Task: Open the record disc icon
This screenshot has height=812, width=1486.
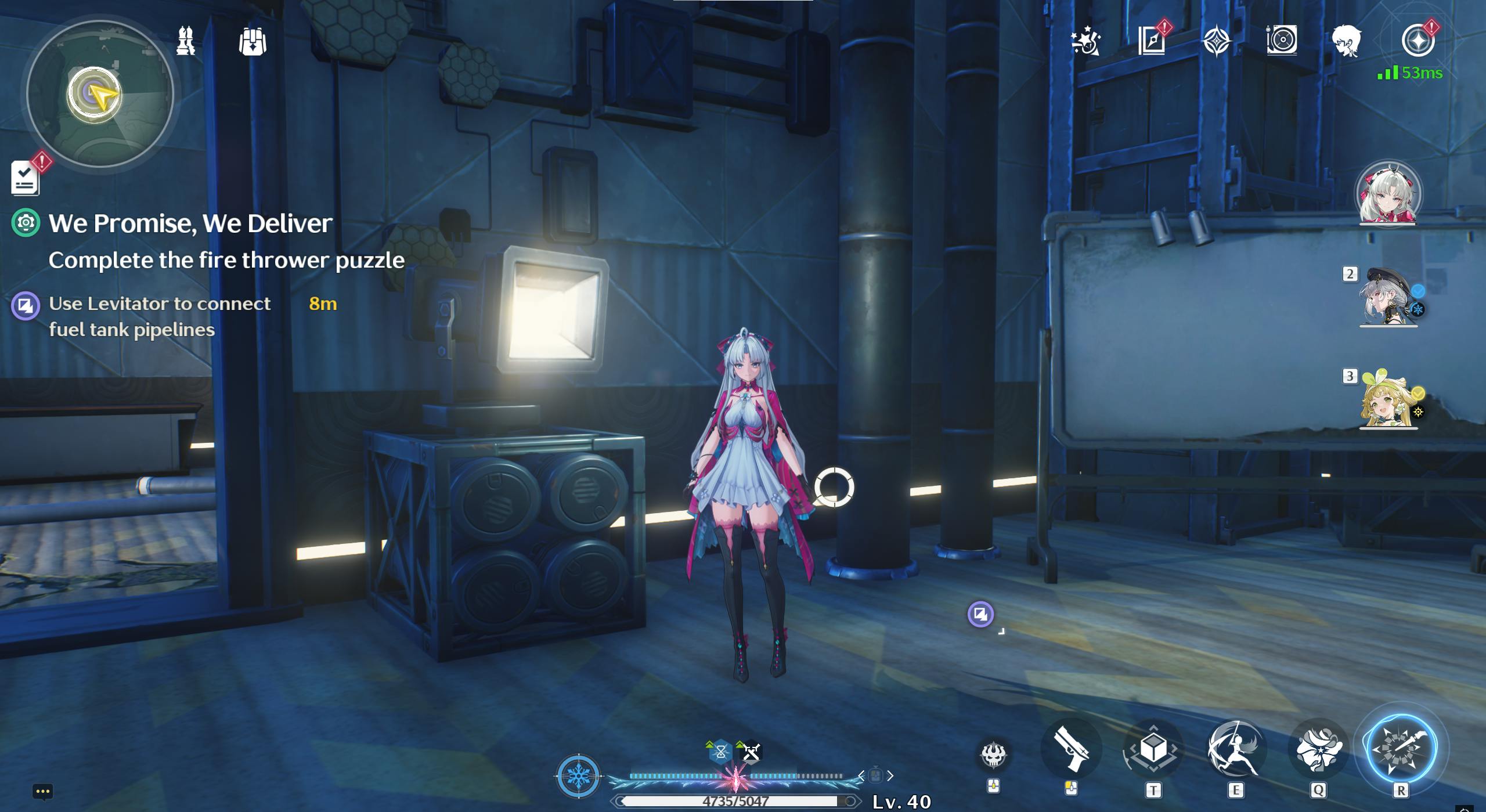Action: [1282, 41]
